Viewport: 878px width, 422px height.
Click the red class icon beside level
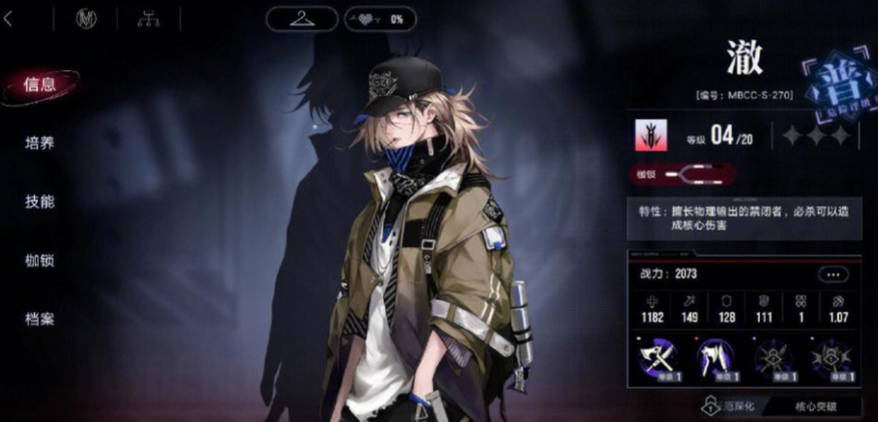[x=650, y=135]
